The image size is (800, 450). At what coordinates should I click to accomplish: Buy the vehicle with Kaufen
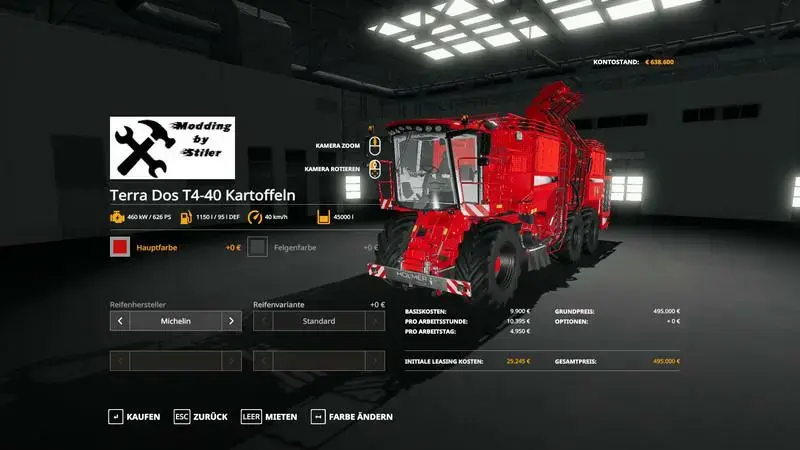[134, 416]
